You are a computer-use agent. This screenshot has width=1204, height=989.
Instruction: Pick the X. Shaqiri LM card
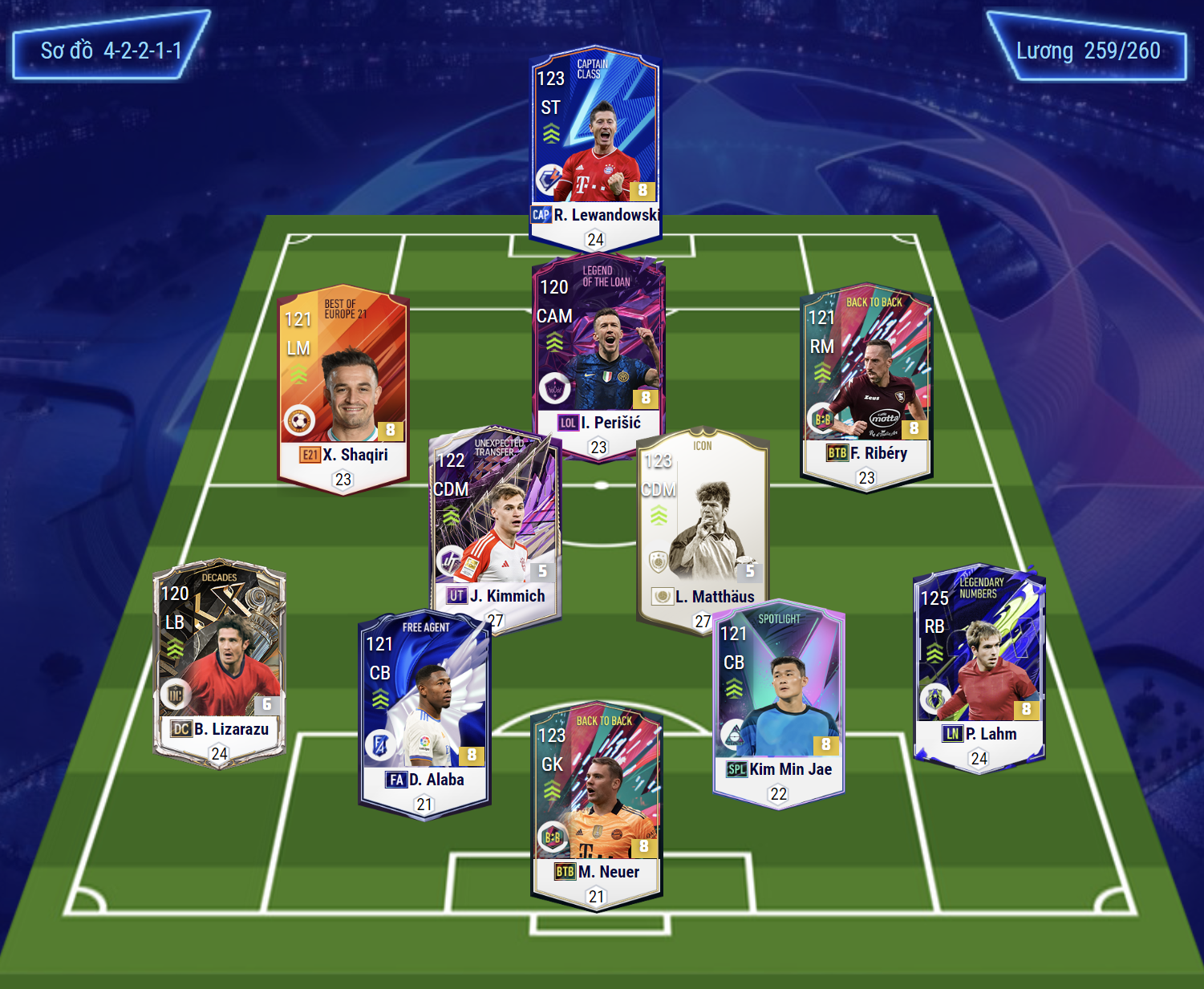343,385
